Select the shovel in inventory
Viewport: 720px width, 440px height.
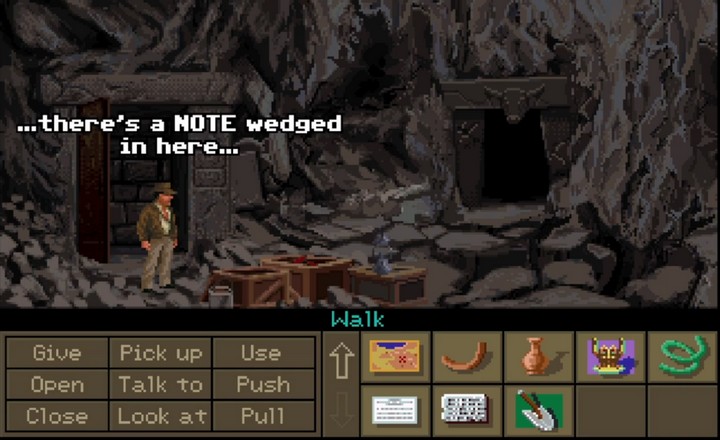[x=538, y=410]
